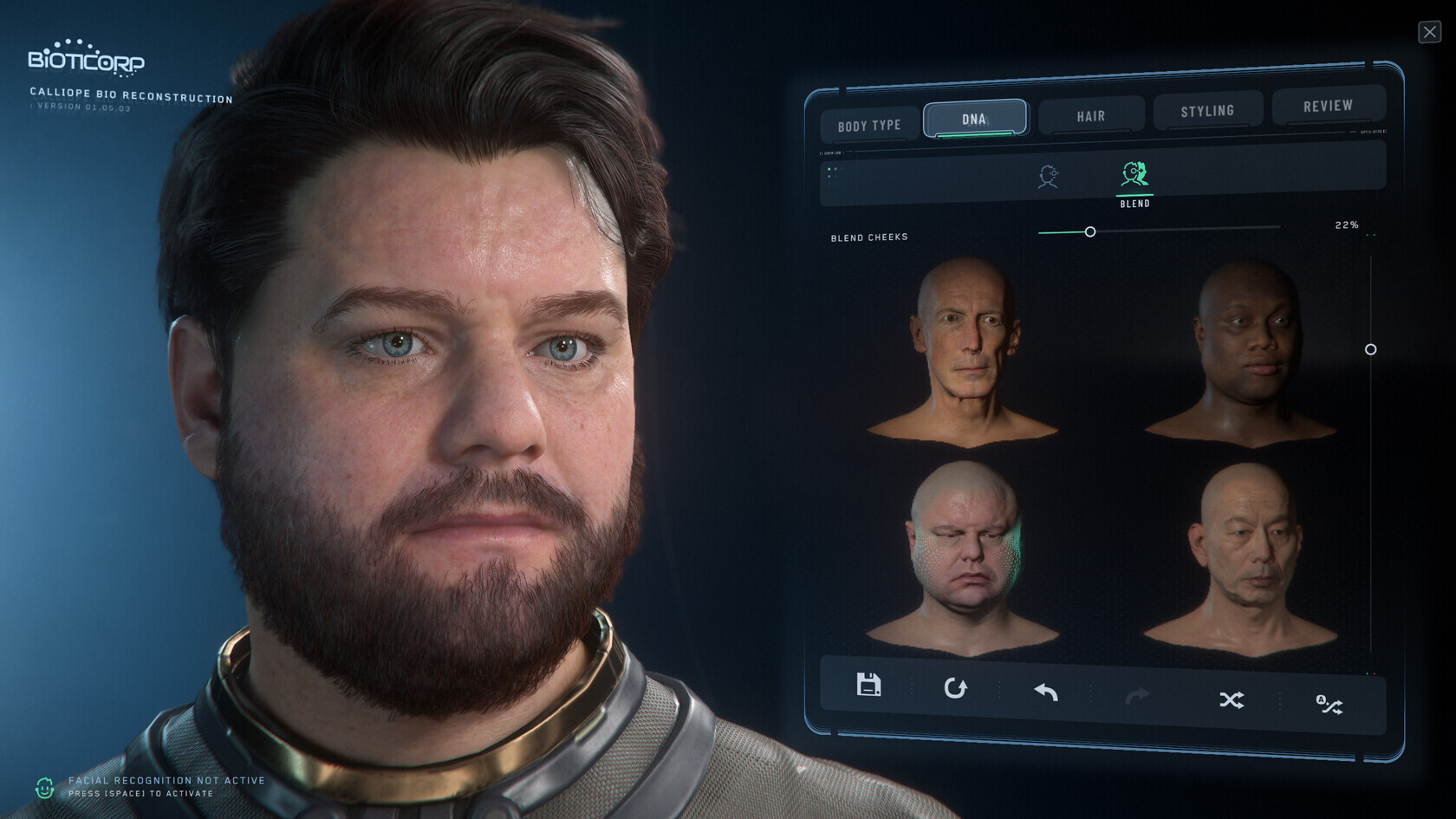Open the Hair tab

pyautogui.click(x=1091, y=116)
